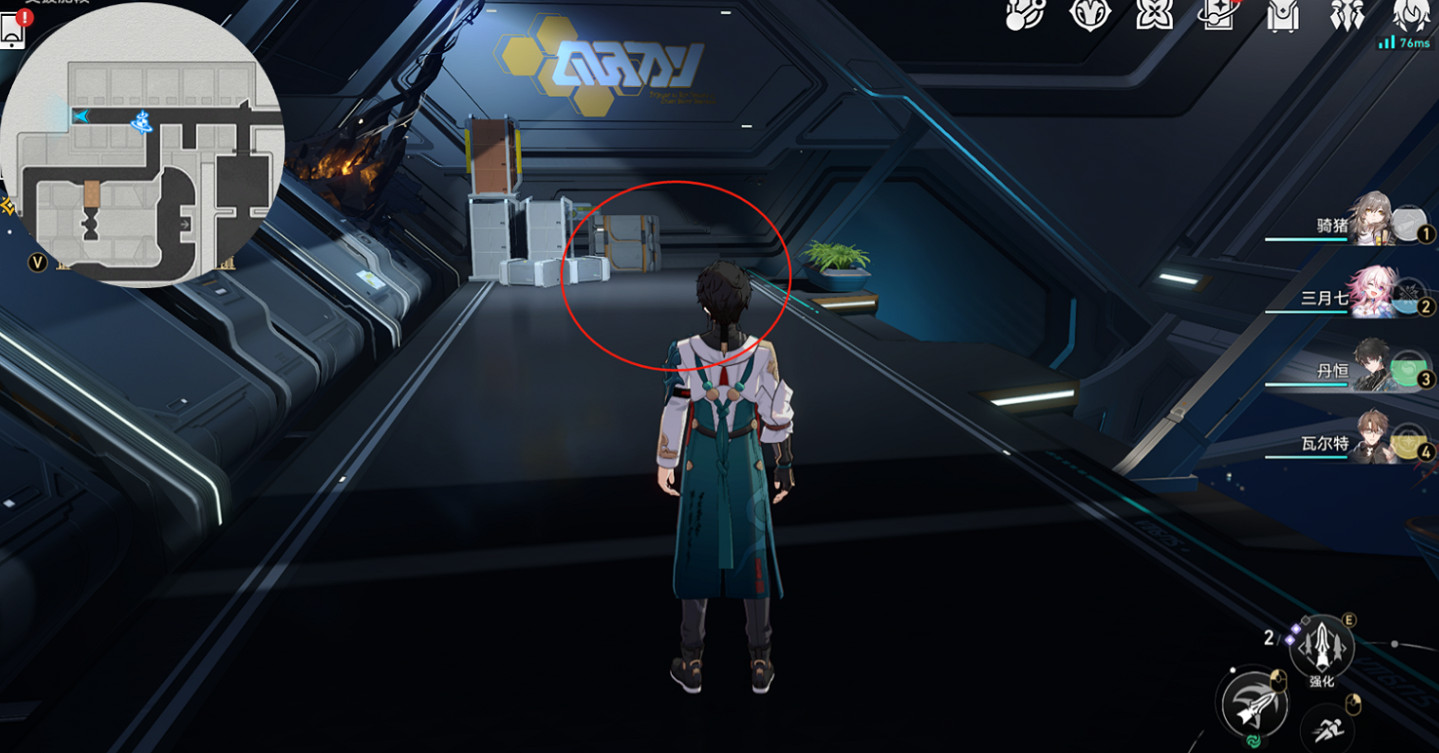Open the Missions clover icon
Viewport: 1439px width, 753px height.
[x=1155, y=15]
